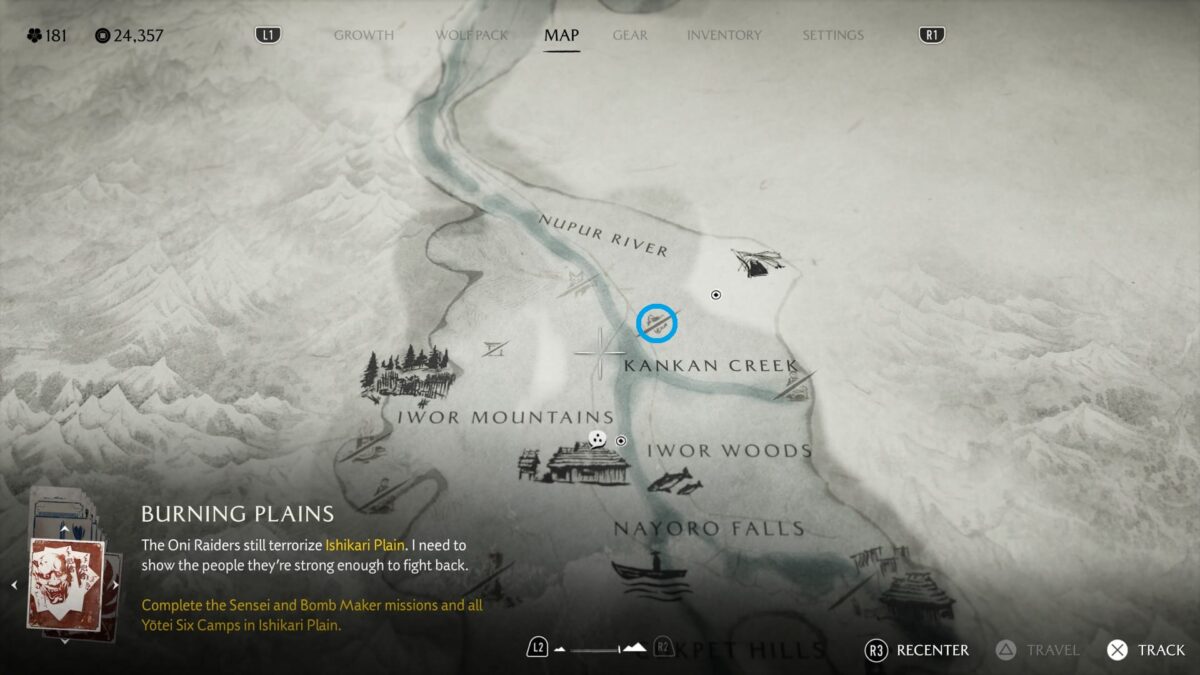Click the map zoom level slider

[600, 648]
